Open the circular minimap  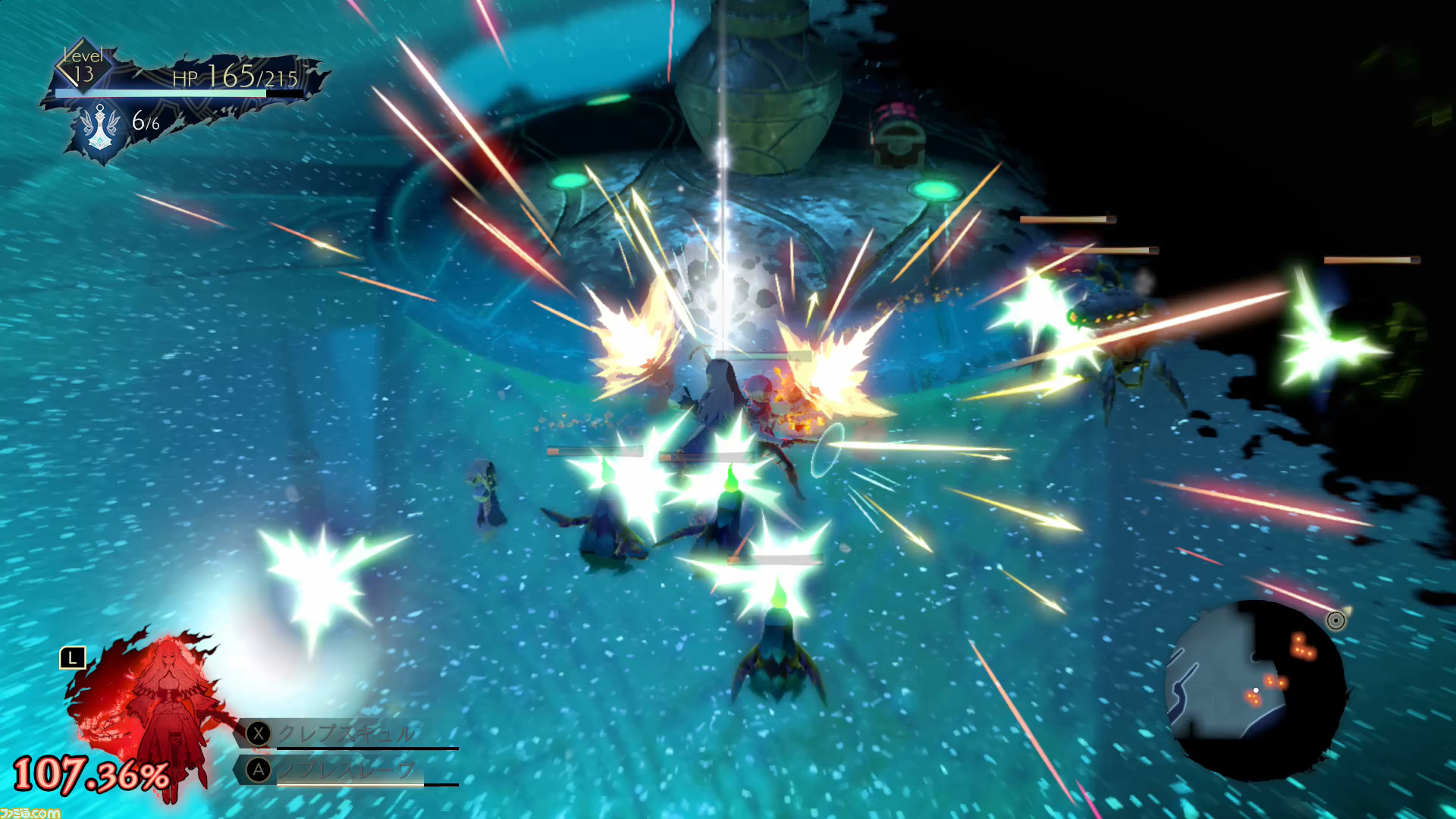[1255, 690]
